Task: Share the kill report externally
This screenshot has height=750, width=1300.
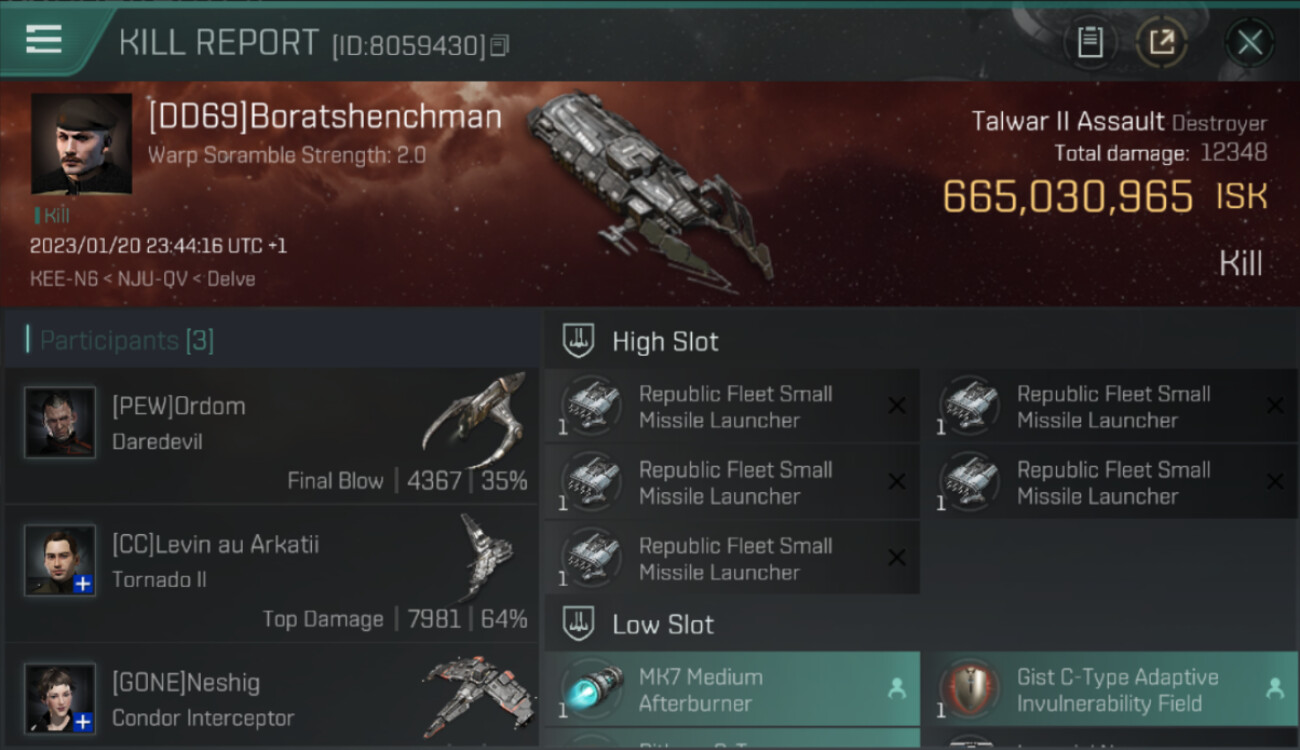Action: coord(1161,43)
